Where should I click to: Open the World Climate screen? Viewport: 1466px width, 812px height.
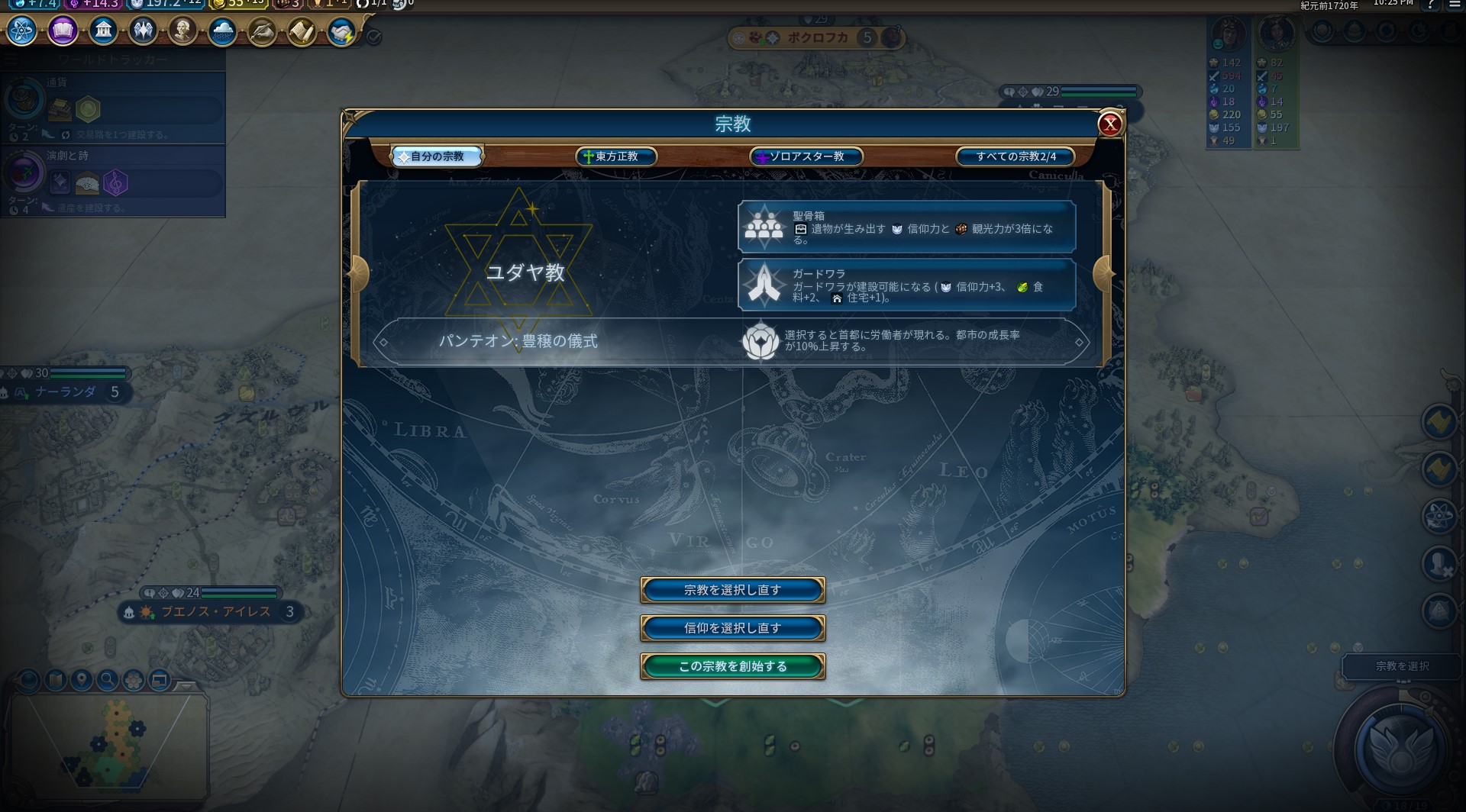[221, 31]
